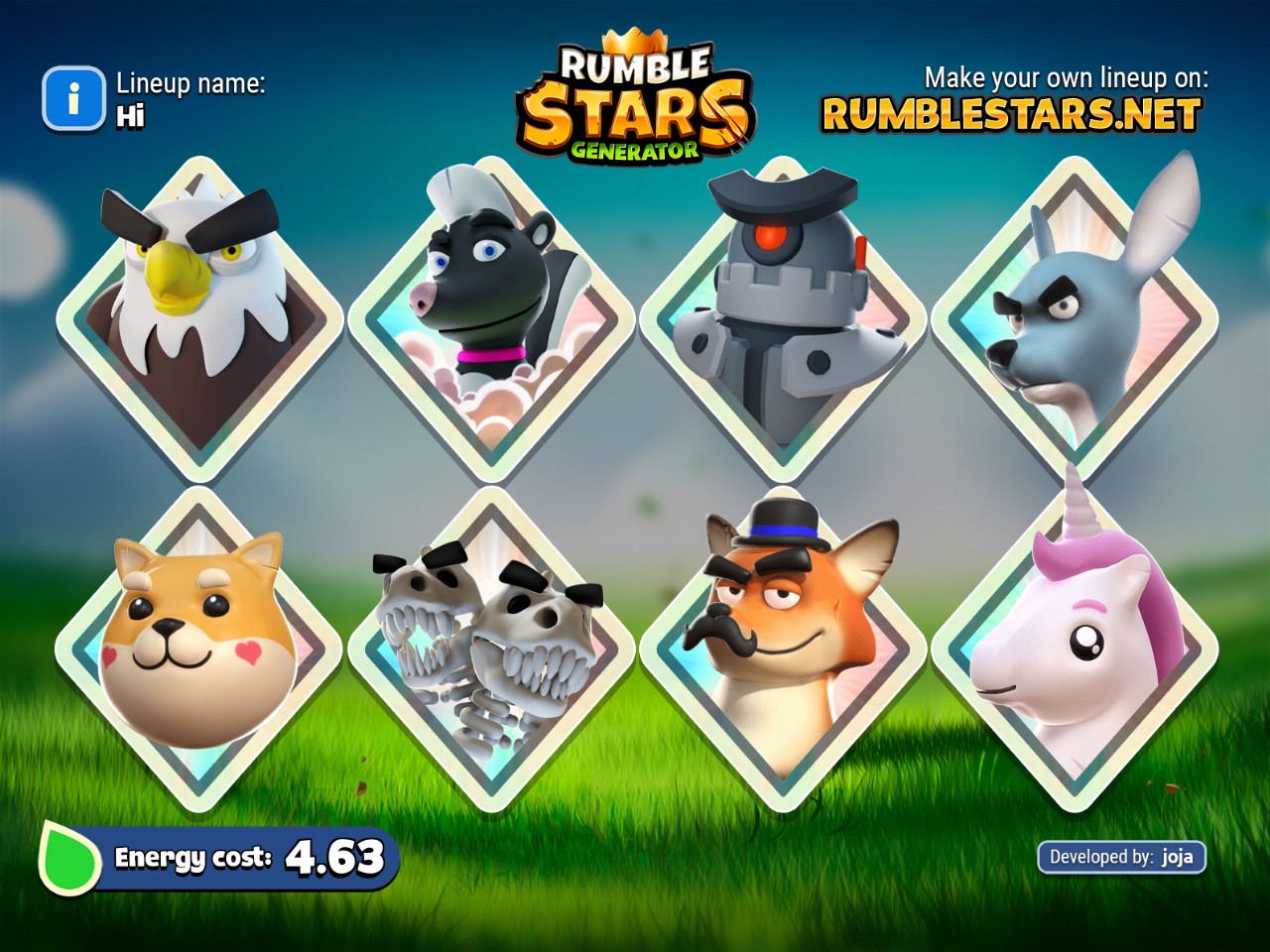Click the Developed by joja badge
This screenshot has width=1270, height=952.
1121,857
